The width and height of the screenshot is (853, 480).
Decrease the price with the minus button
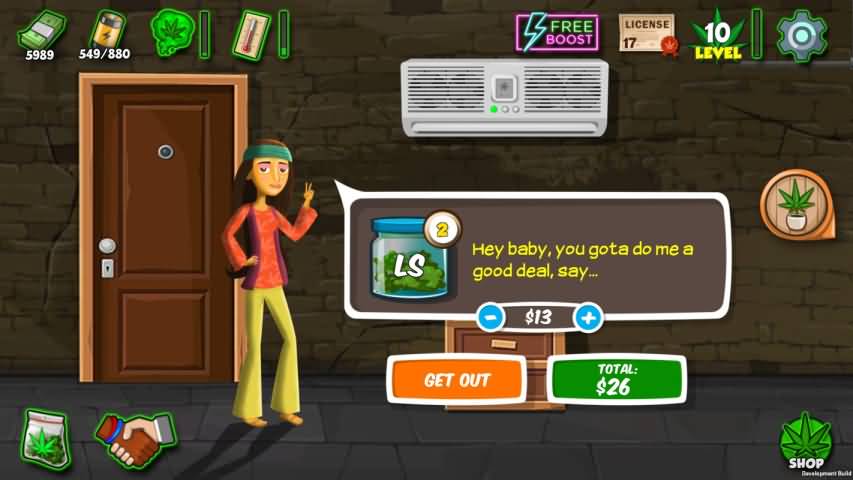490,317
